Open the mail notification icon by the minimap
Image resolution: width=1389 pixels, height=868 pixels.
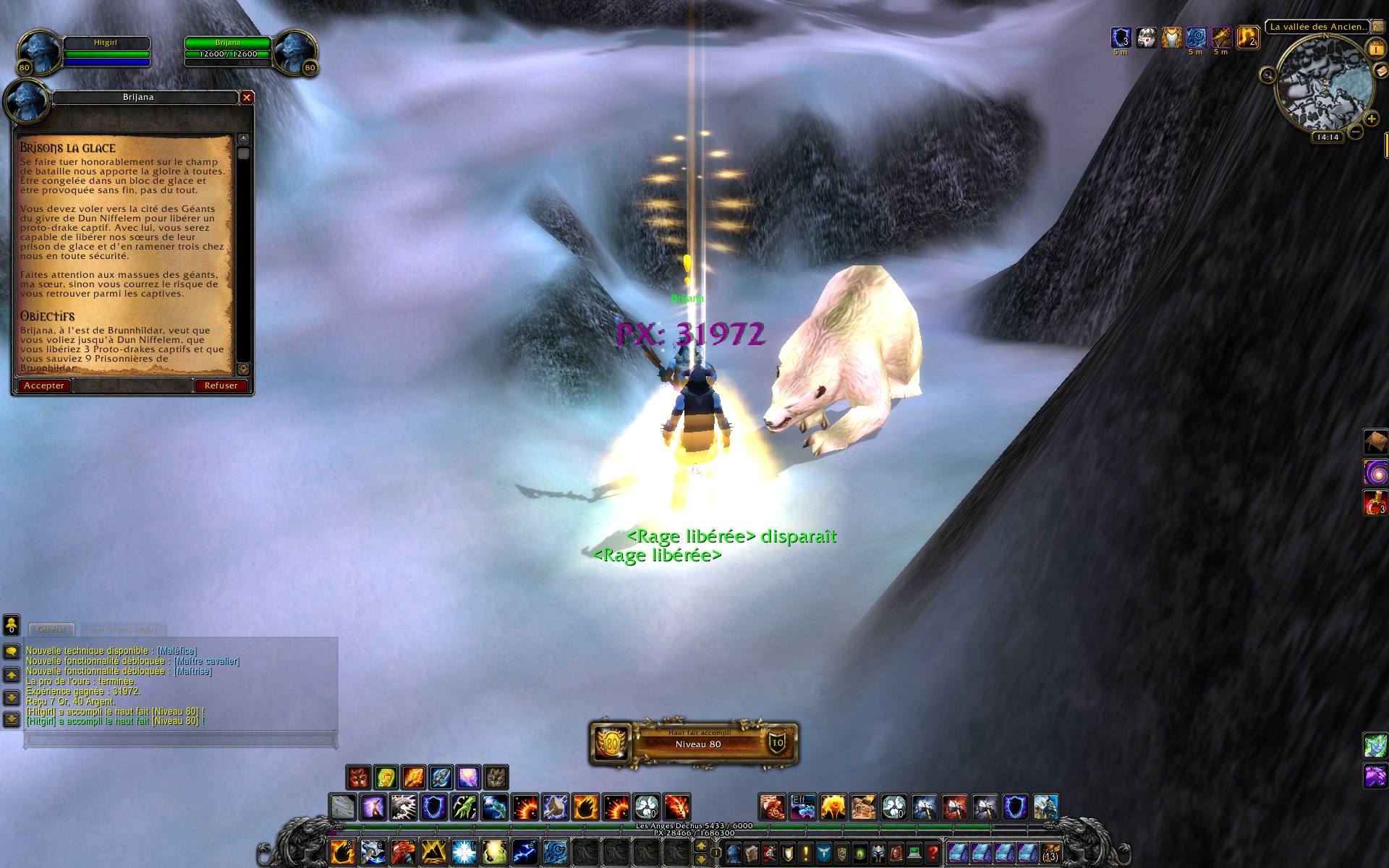(x=1380, y=70)
